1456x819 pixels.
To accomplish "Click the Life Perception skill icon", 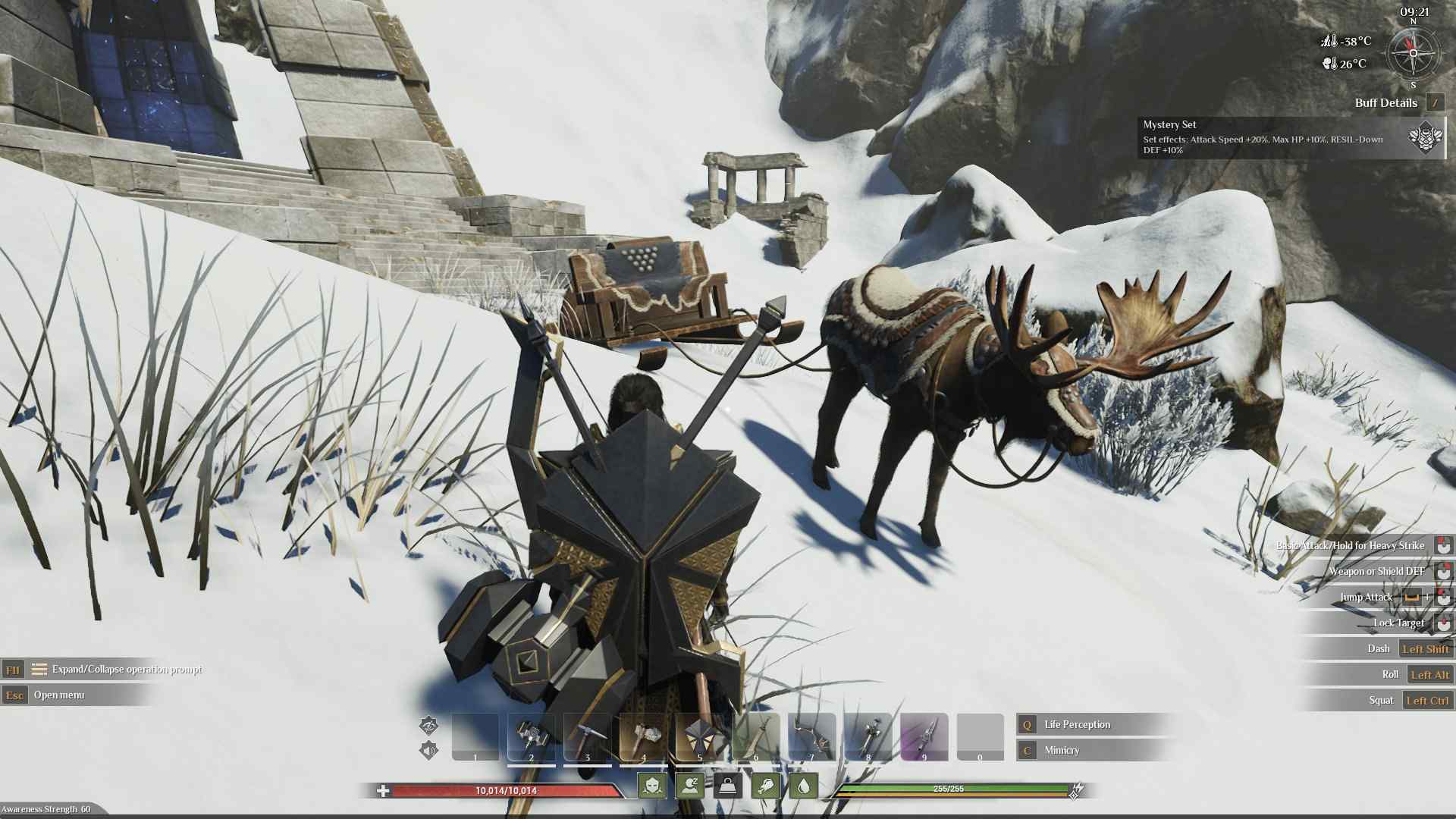I will tap(1026, 724).
